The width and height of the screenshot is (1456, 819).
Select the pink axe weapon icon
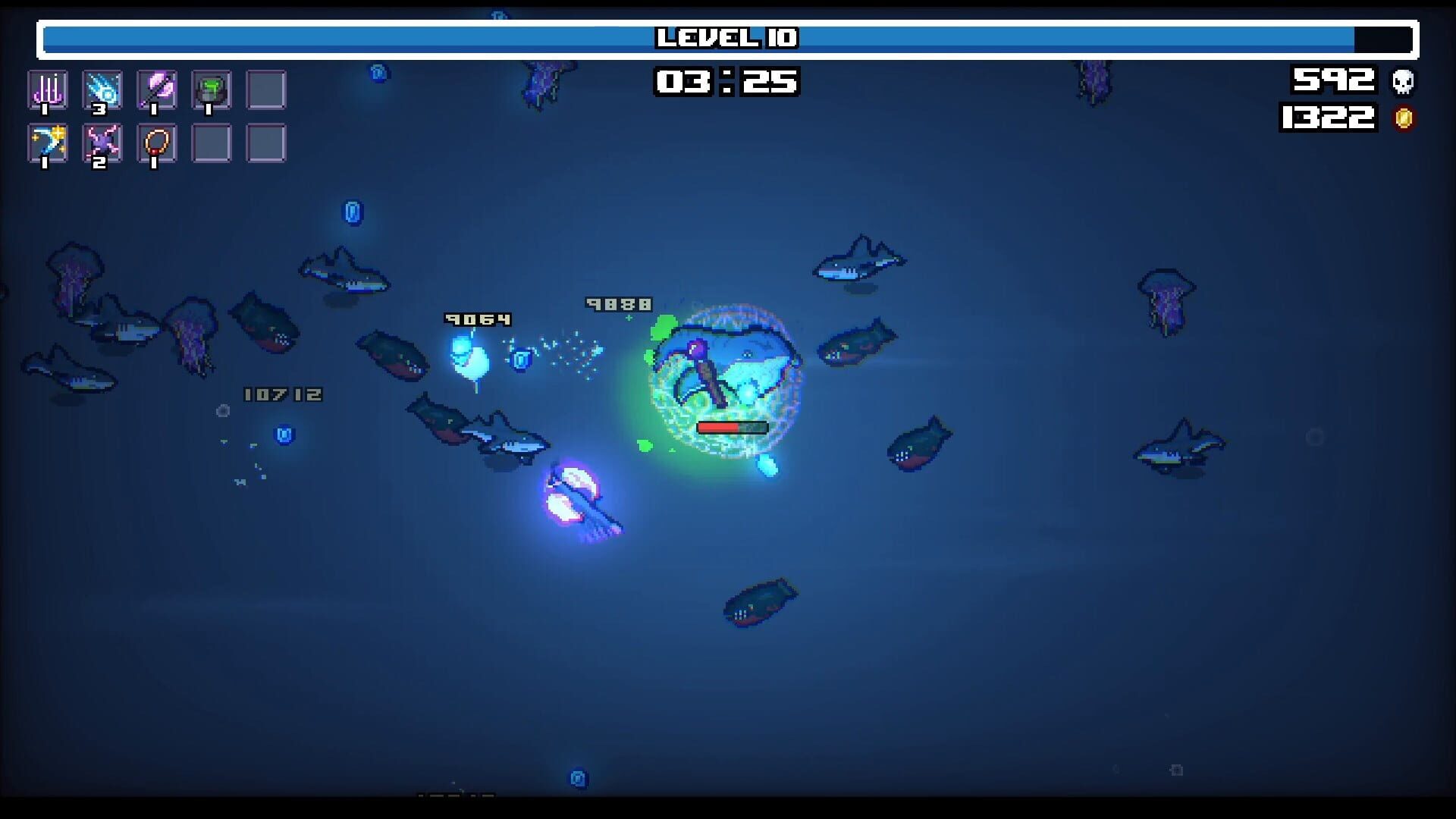pos(157,89)
